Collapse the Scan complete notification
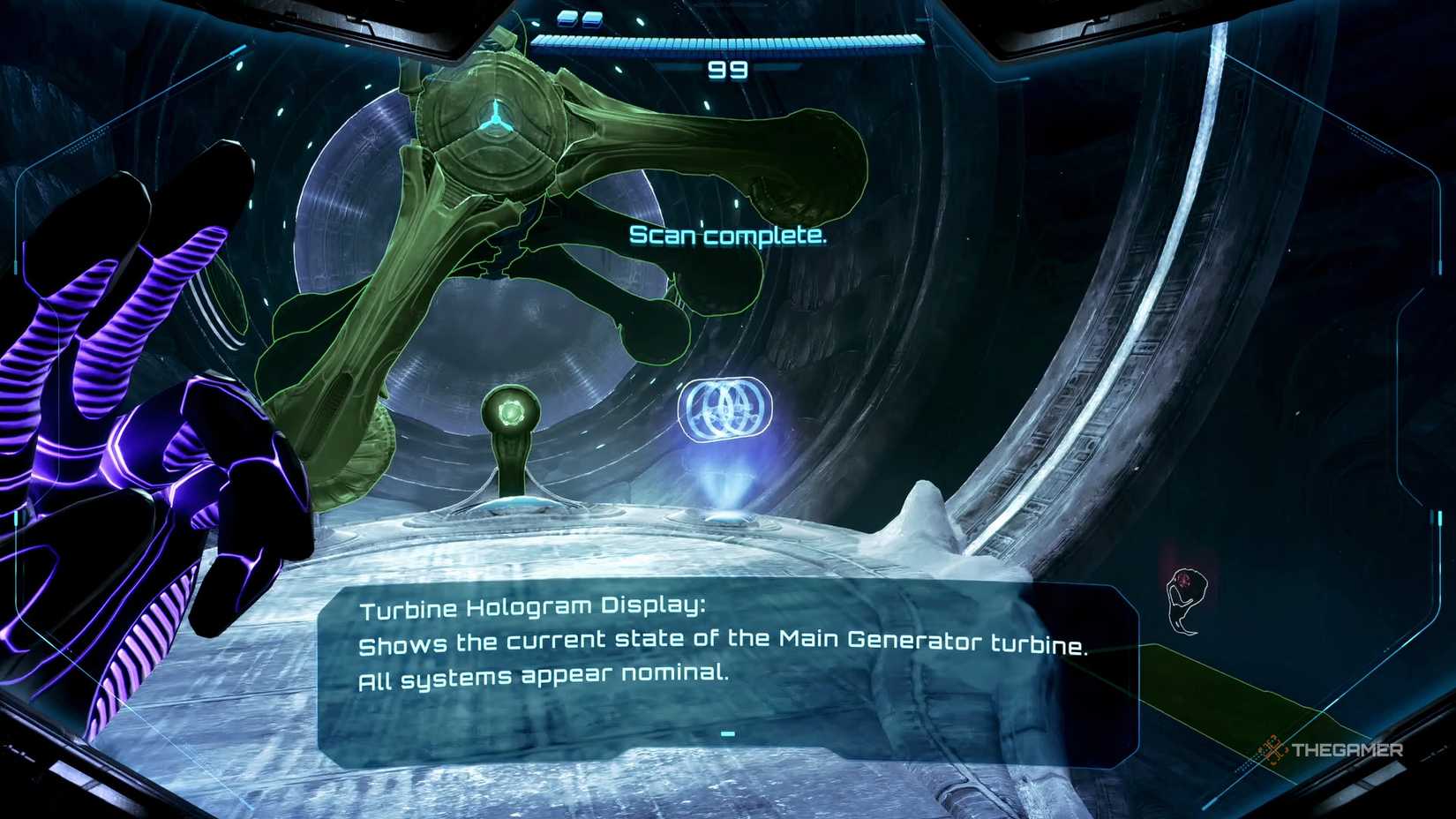 tap(727, 236)
